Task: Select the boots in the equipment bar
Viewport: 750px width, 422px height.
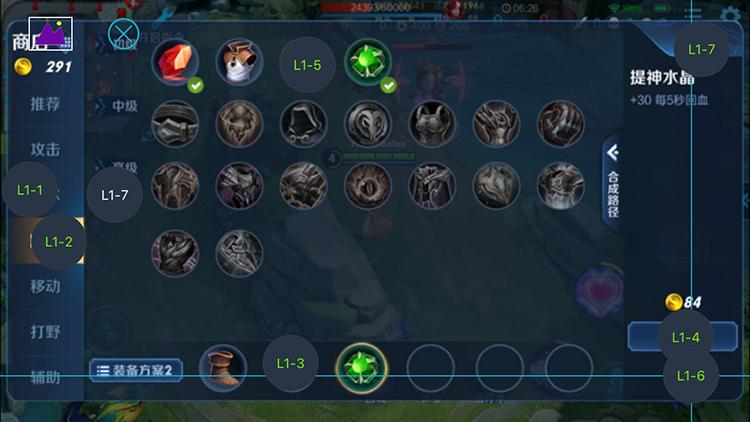Action: [223, 368]
